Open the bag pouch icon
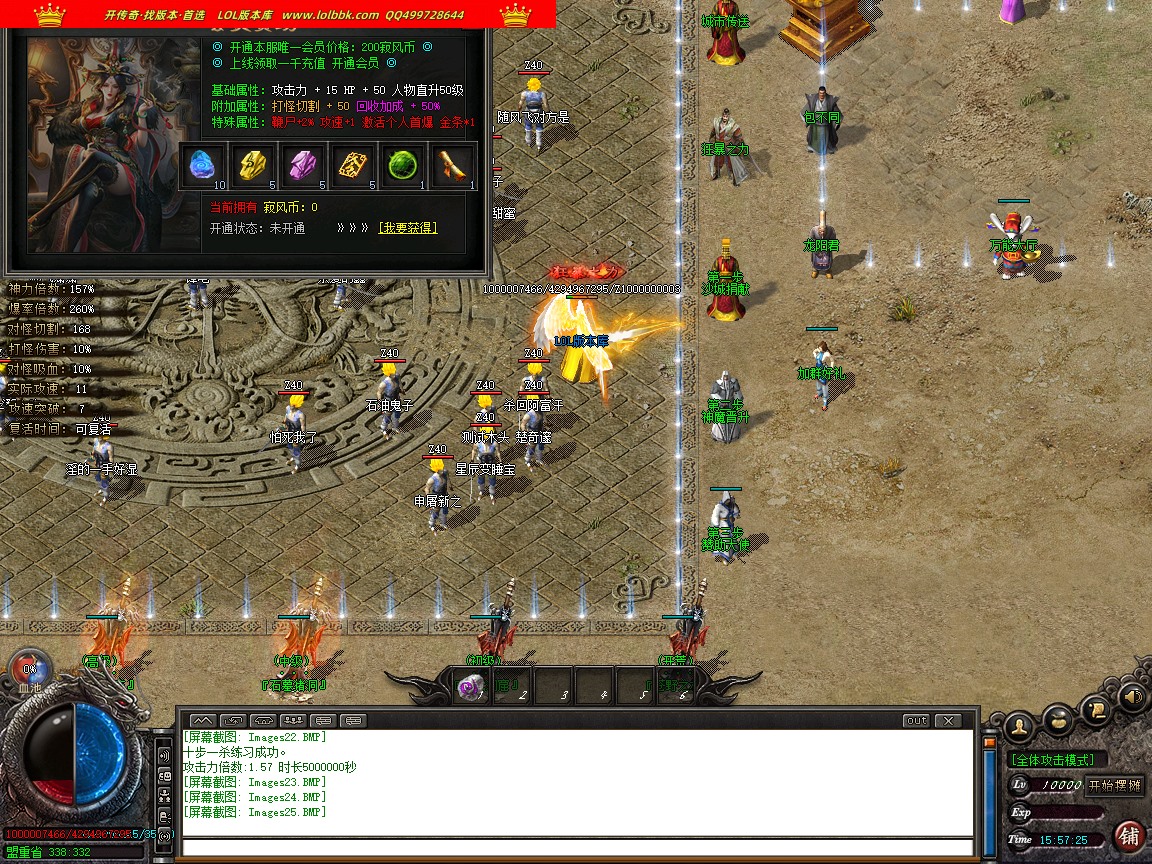 tap(1058, 716)
